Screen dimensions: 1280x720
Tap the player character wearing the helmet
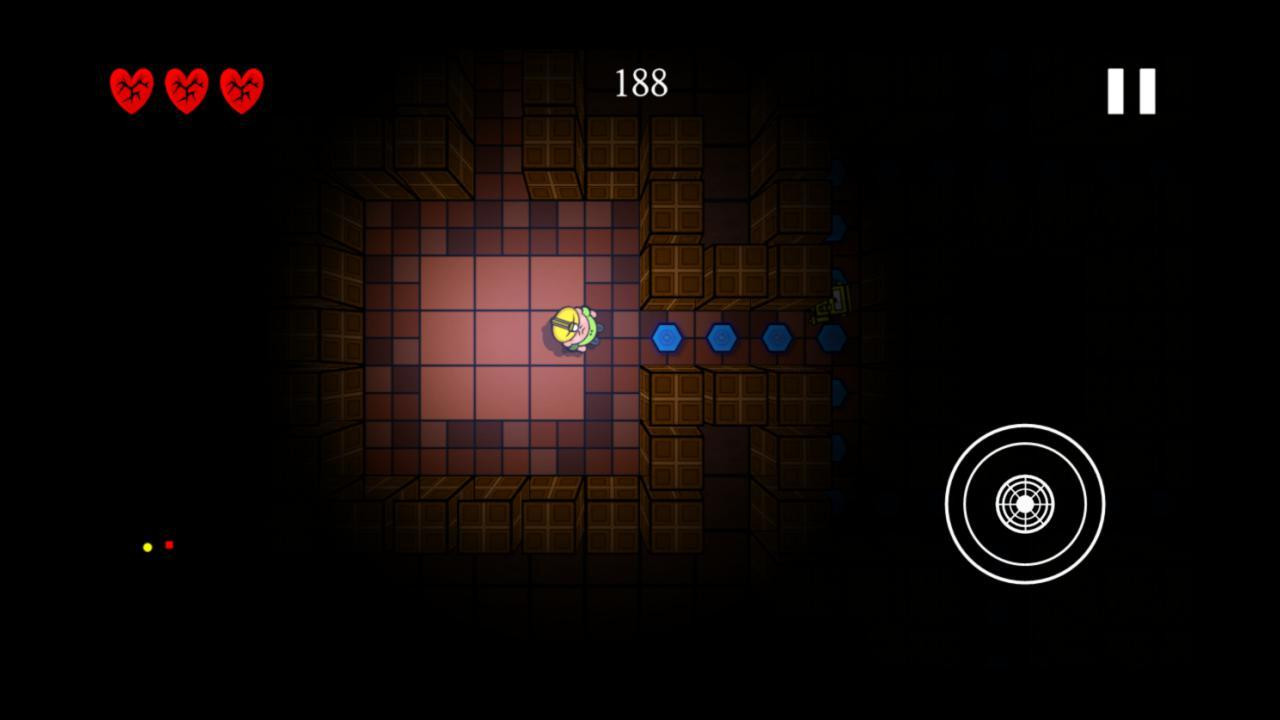[573, 328]
